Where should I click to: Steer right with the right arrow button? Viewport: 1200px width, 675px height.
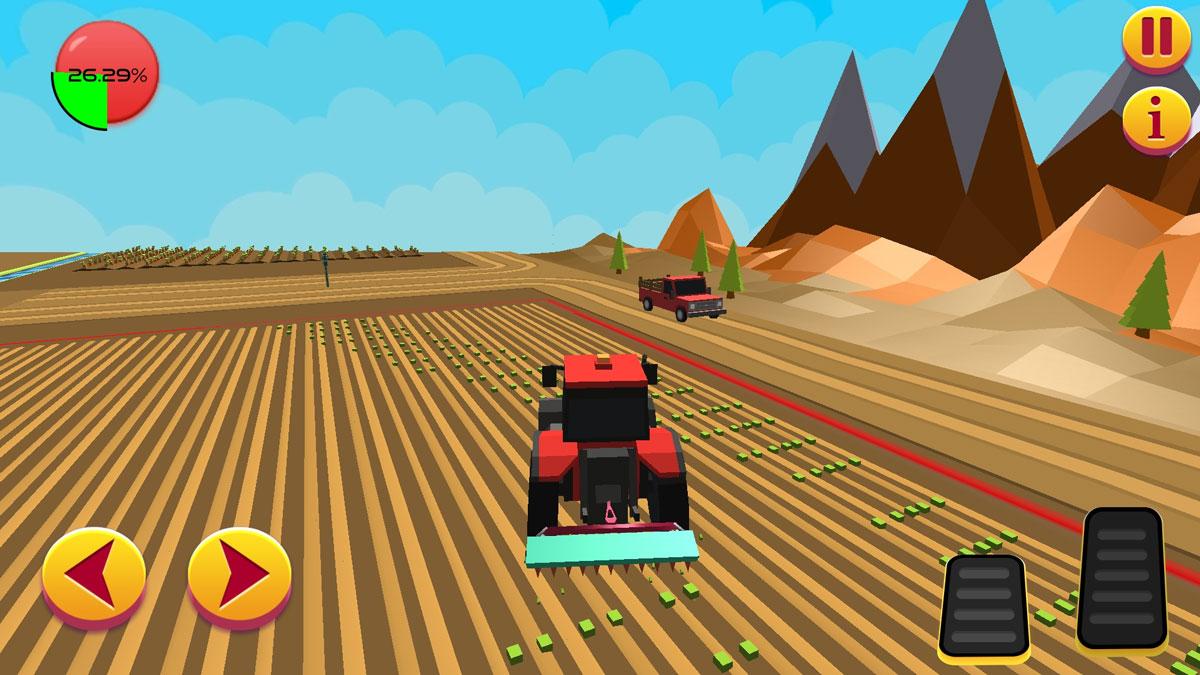click(240, 575)
